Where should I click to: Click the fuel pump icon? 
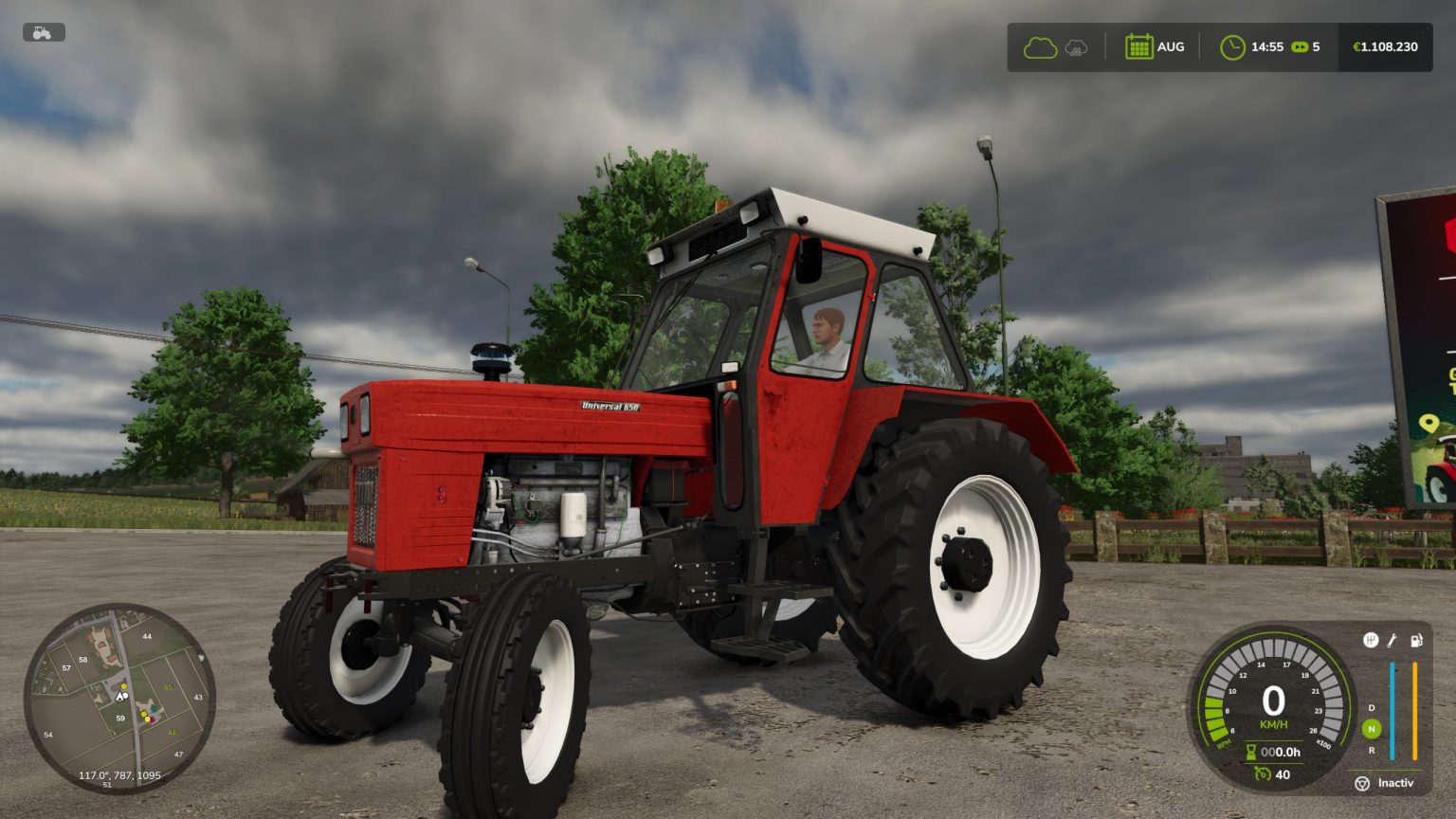click(1415, 641)
